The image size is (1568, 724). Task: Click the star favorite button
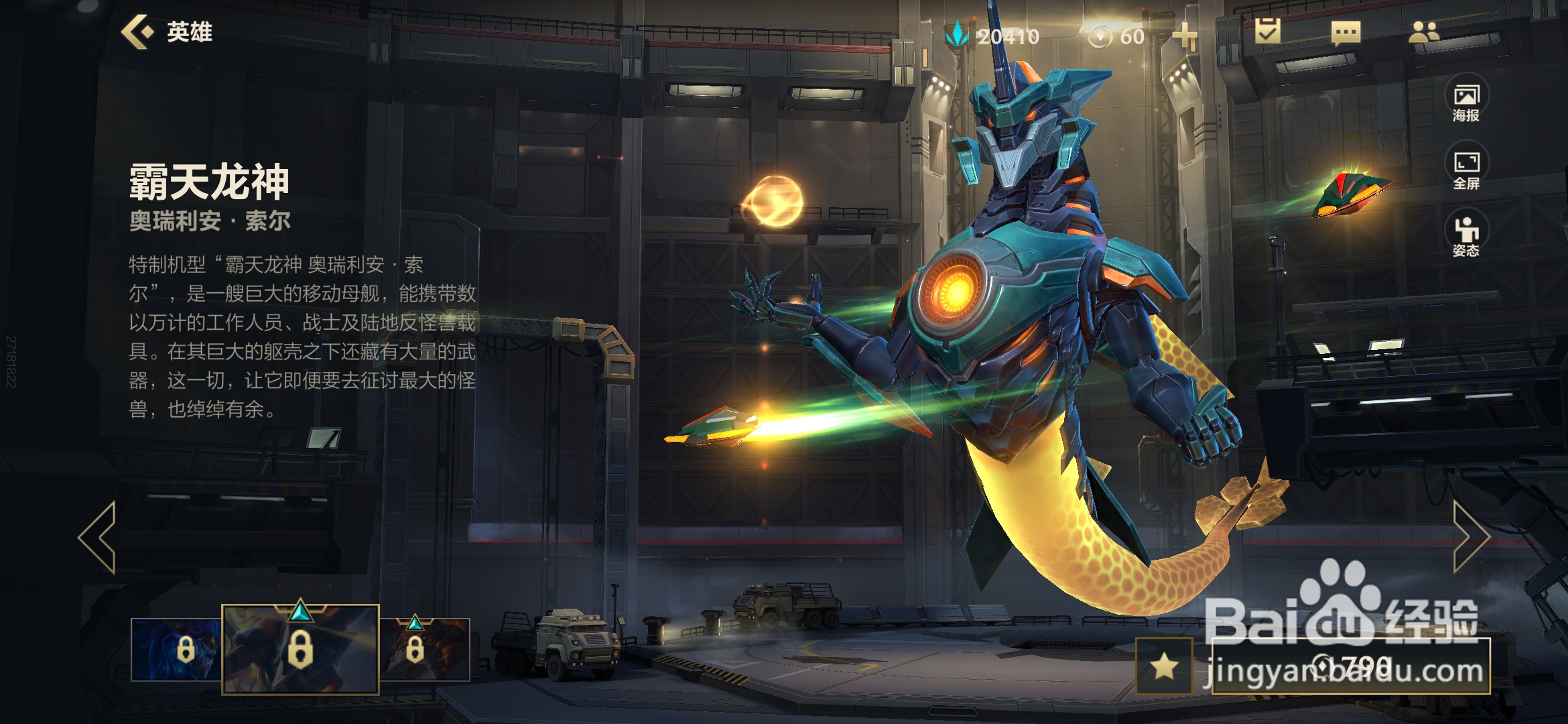pos(1165,666)
